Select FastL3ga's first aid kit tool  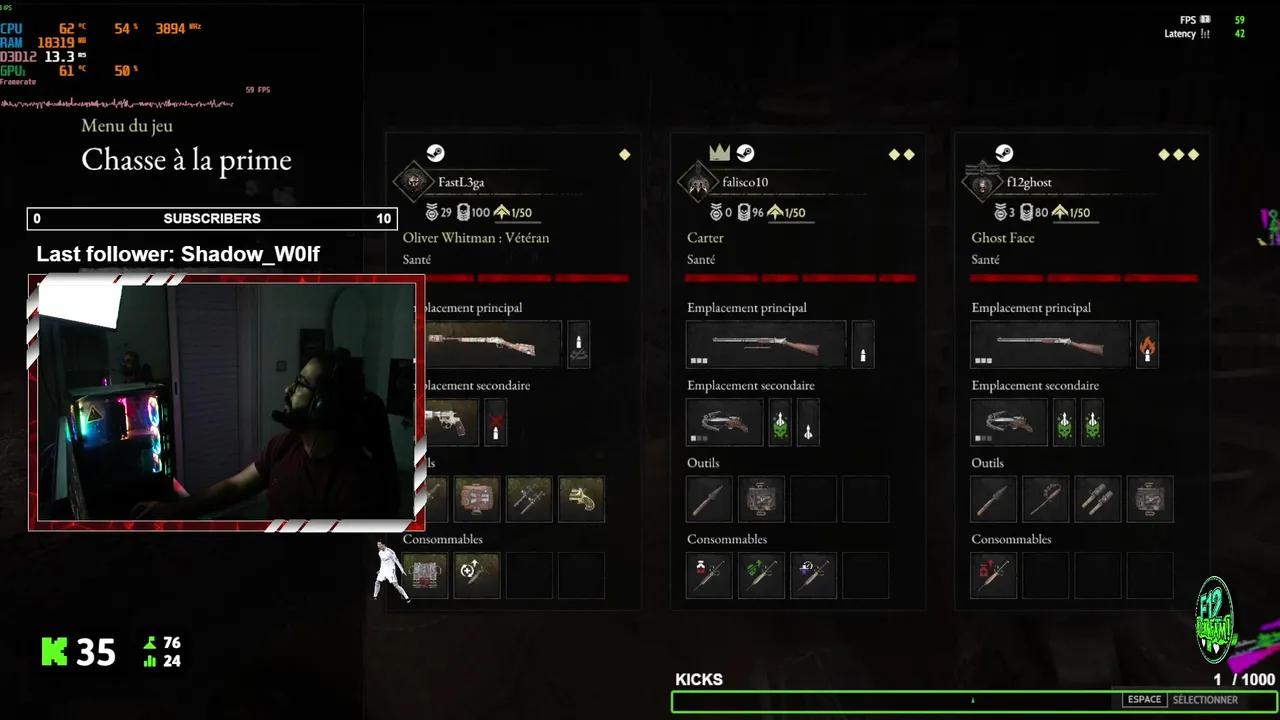pyautogui.click(x=477, y=499)
